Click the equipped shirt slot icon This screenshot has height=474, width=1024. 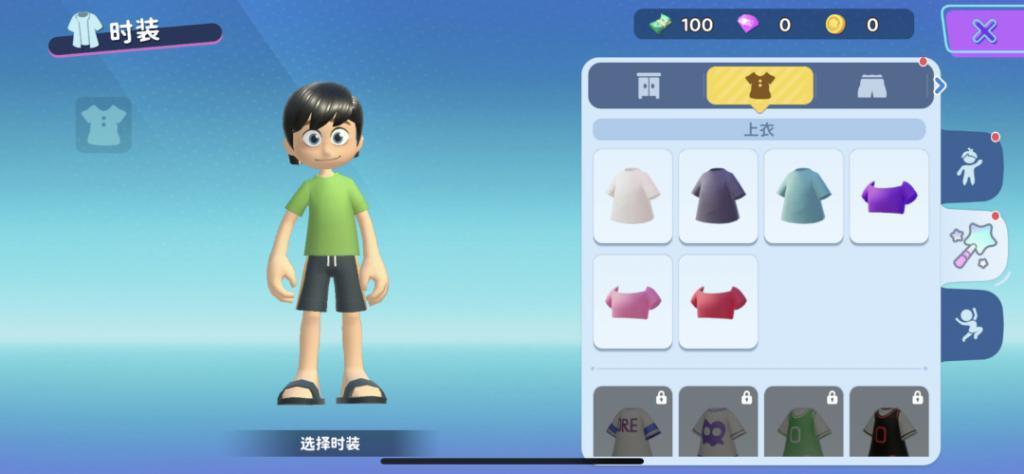click(x=103, y=125)
